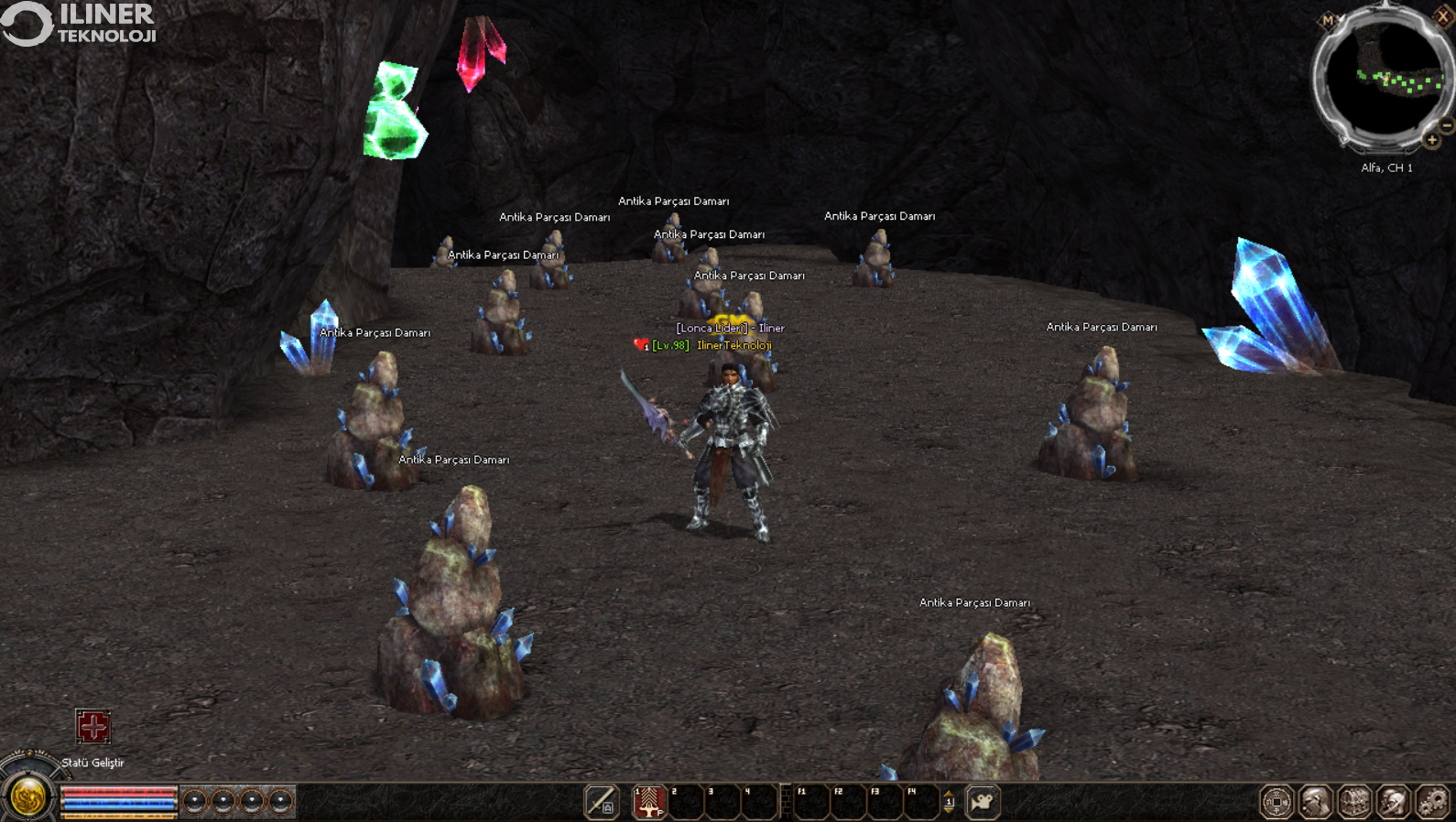
Task: Click the circular cave minimap
Action: (x=1385, y=80)
